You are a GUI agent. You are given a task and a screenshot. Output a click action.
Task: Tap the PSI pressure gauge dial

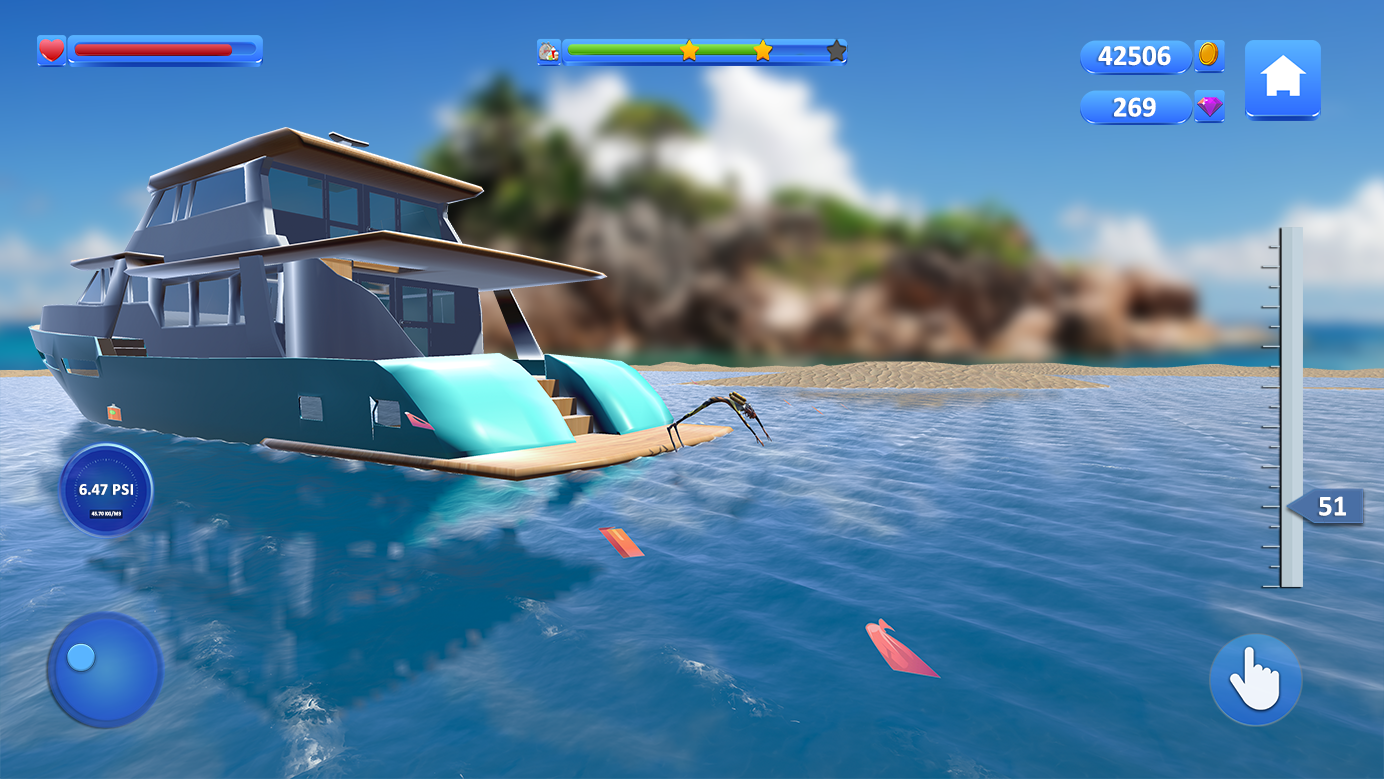coord(106,491)
